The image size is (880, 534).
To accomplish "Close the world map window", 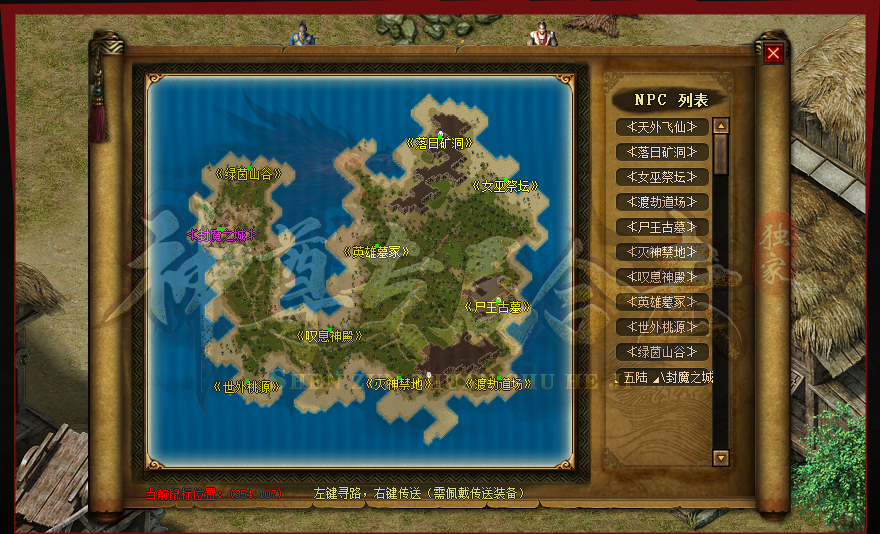I will [x=773, y=53].
